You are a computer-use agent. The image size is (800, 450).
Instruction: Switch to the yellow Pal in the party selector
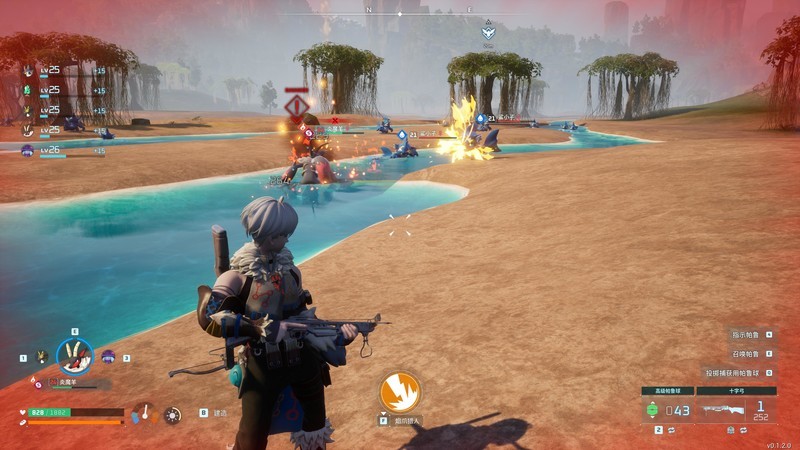(41, 357)
